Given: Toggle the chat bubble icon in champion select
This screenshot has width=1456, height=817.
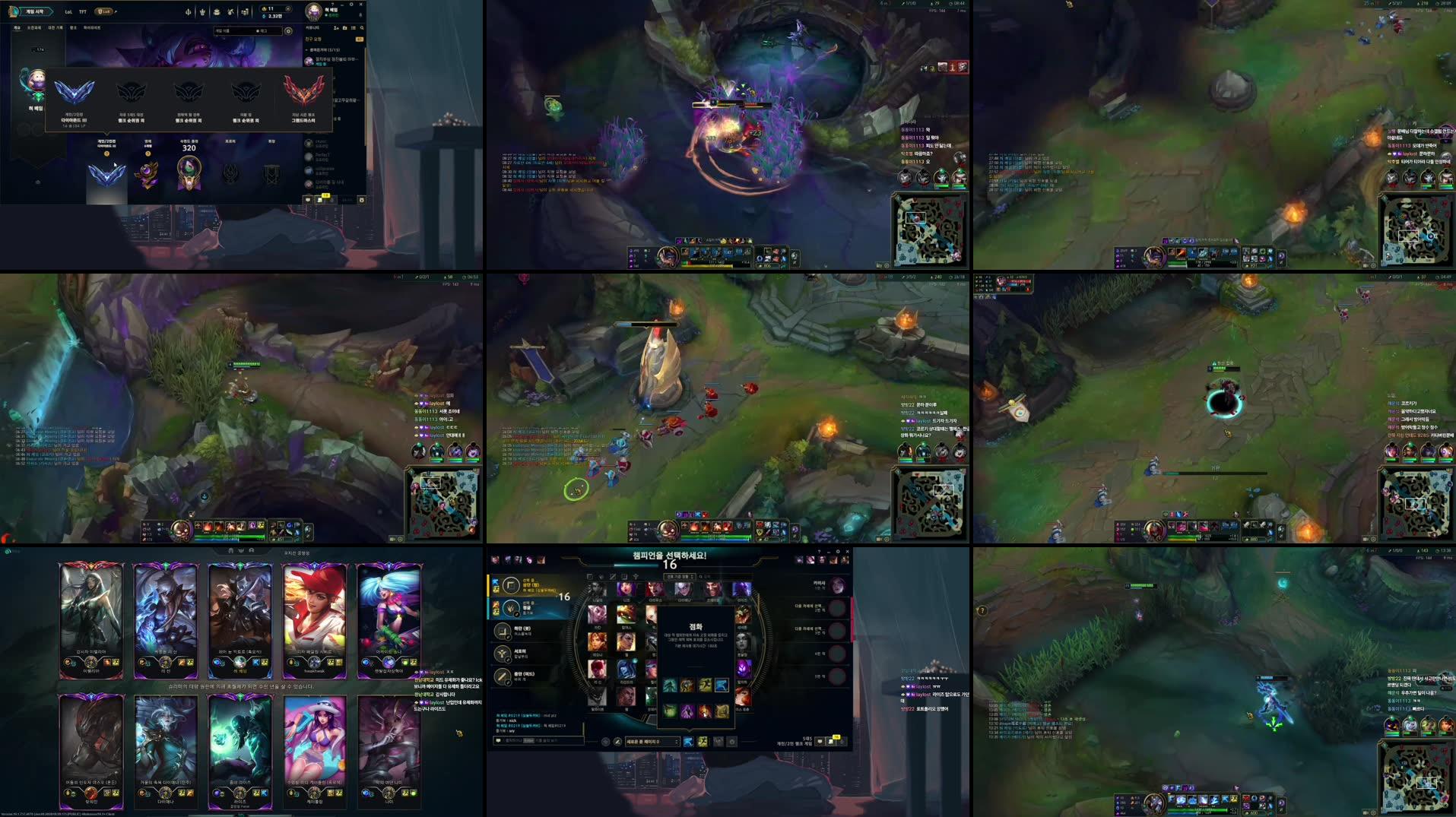Looking at the screenshot, I should coord(820,741).
